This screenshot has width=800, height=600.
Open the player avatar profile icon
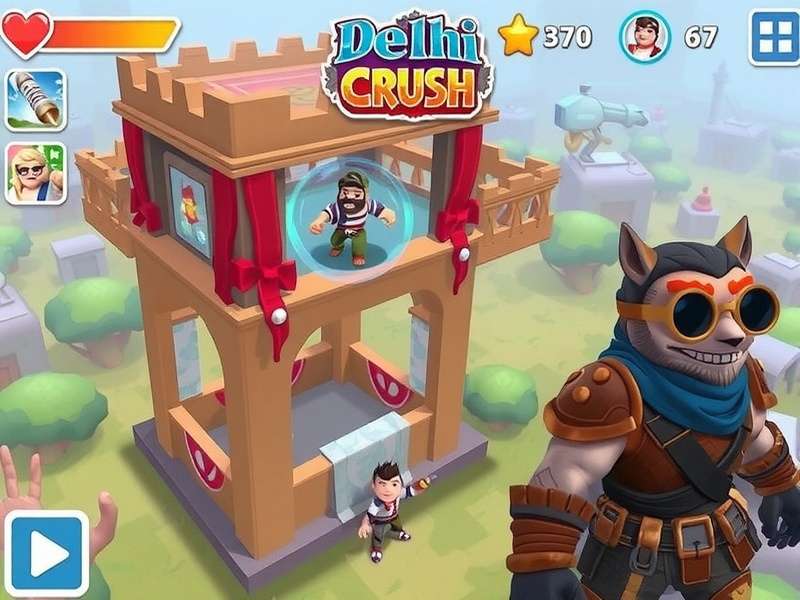click(x=645, y=37)
